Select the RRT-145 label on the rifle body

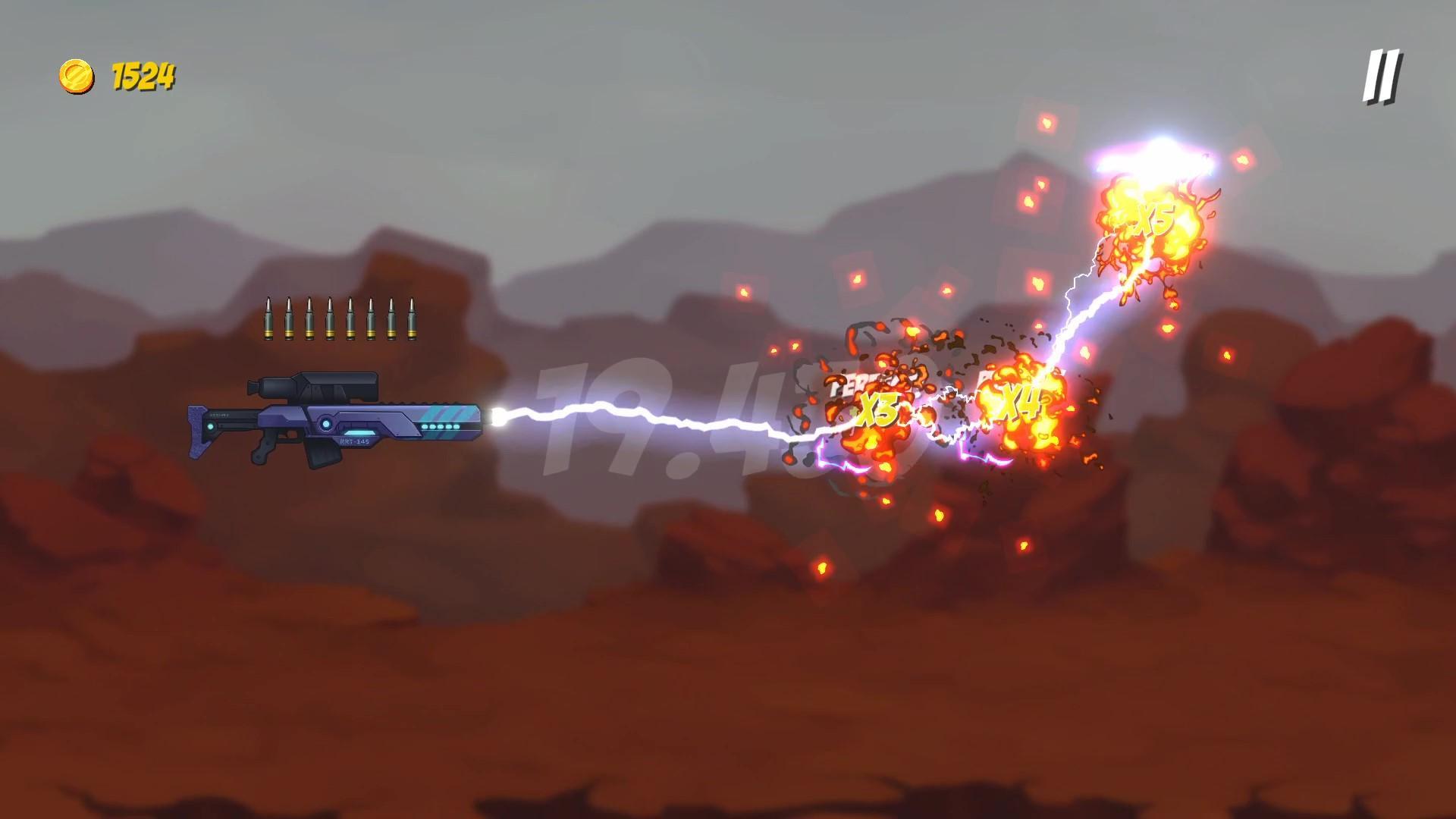(353, 441)
